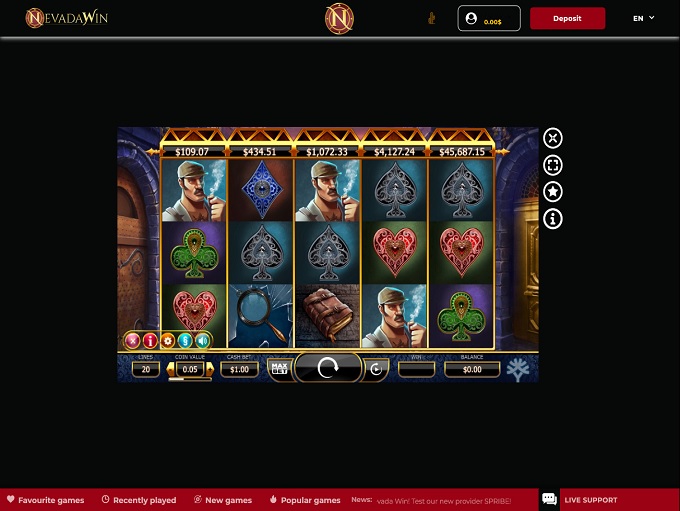This screenshot has height=511, width=680.
Task: Open the red info paytable button
Action: click(x=150, y=341)
